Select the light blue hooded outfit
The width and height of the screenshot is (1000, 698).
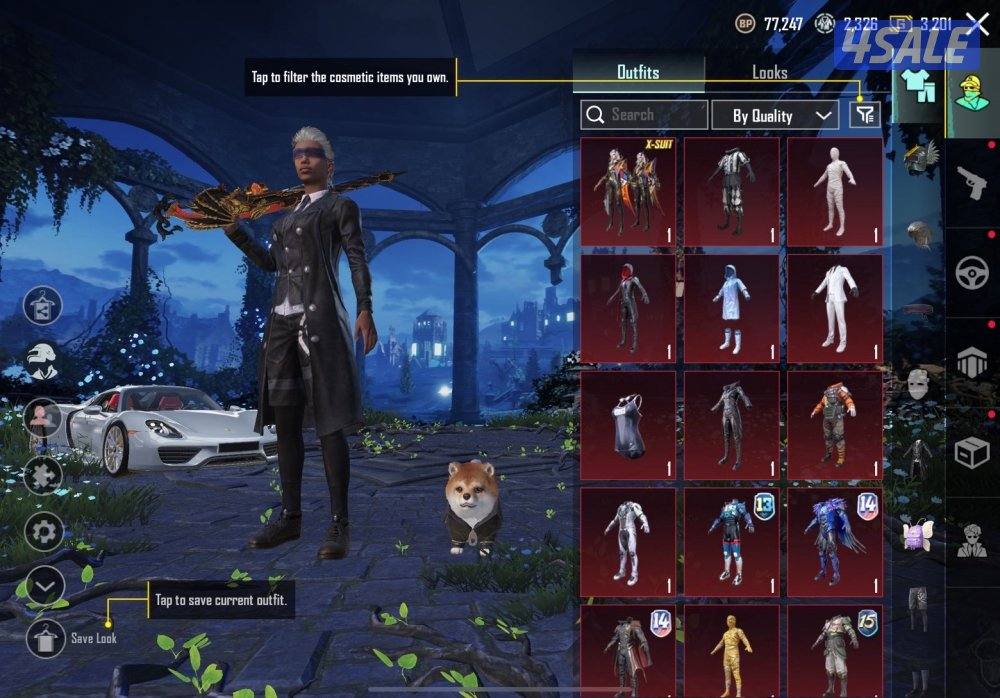pos(731,308)
